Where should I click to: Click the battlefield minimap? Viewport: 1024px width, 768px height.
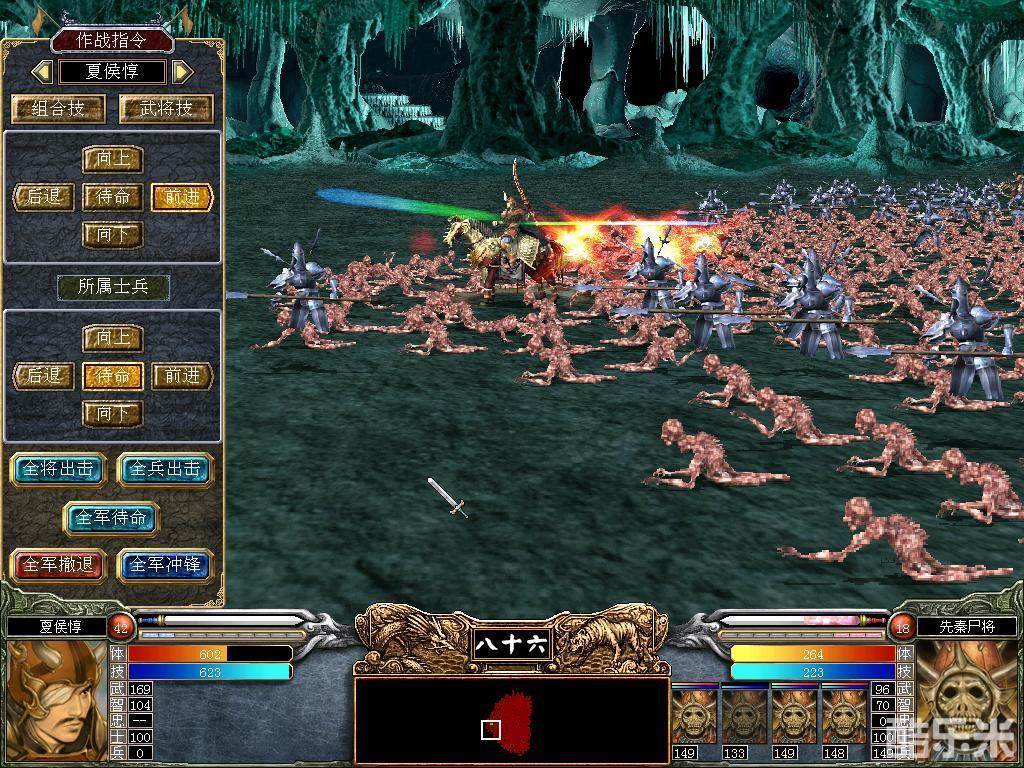[511, 717]
